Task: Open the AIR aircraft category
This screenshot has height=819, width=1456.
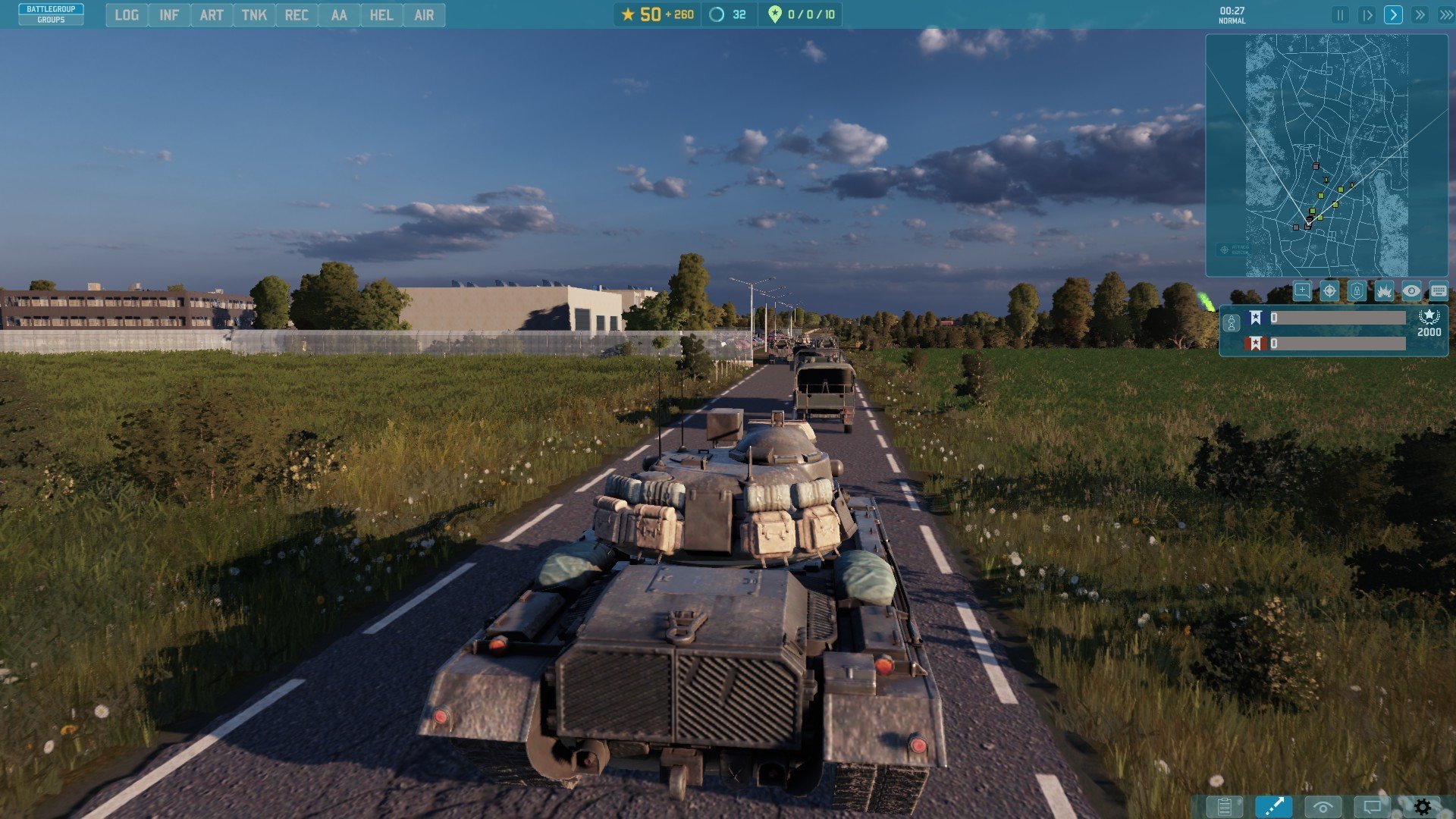Action: click(x=424, y=15)
